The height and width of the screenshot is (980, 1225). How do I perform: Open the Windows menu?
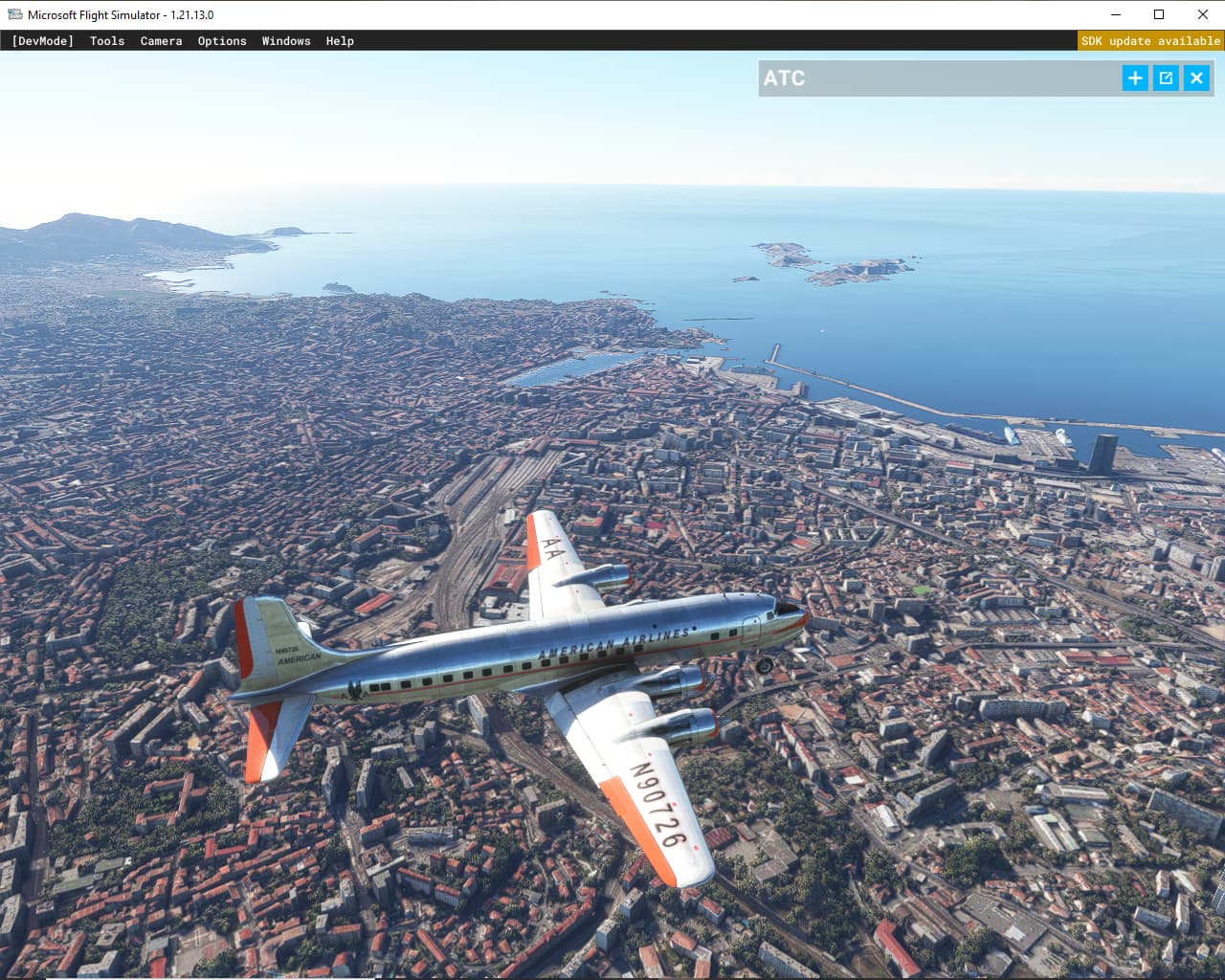click(x=286, y=41)
